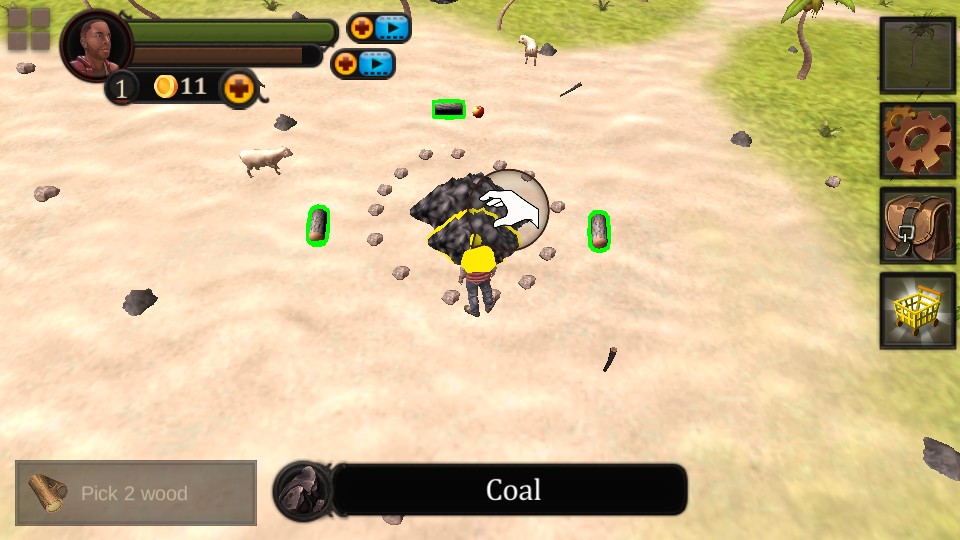This screenshot has height=540, width=960.
Task: Open the gear settings menu
Action: coord(917,140)
